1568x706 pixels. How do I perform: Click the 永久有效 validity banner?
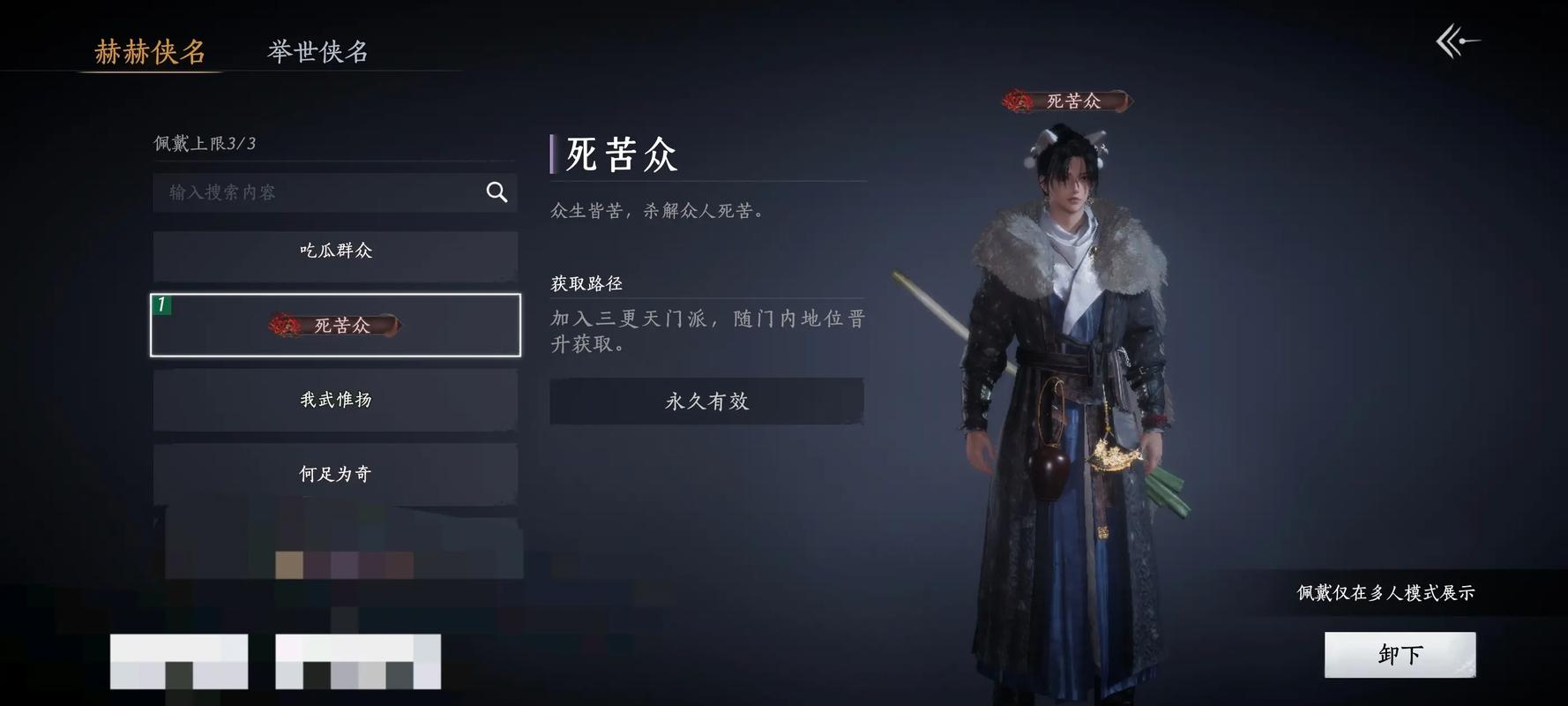coord(706,402)
